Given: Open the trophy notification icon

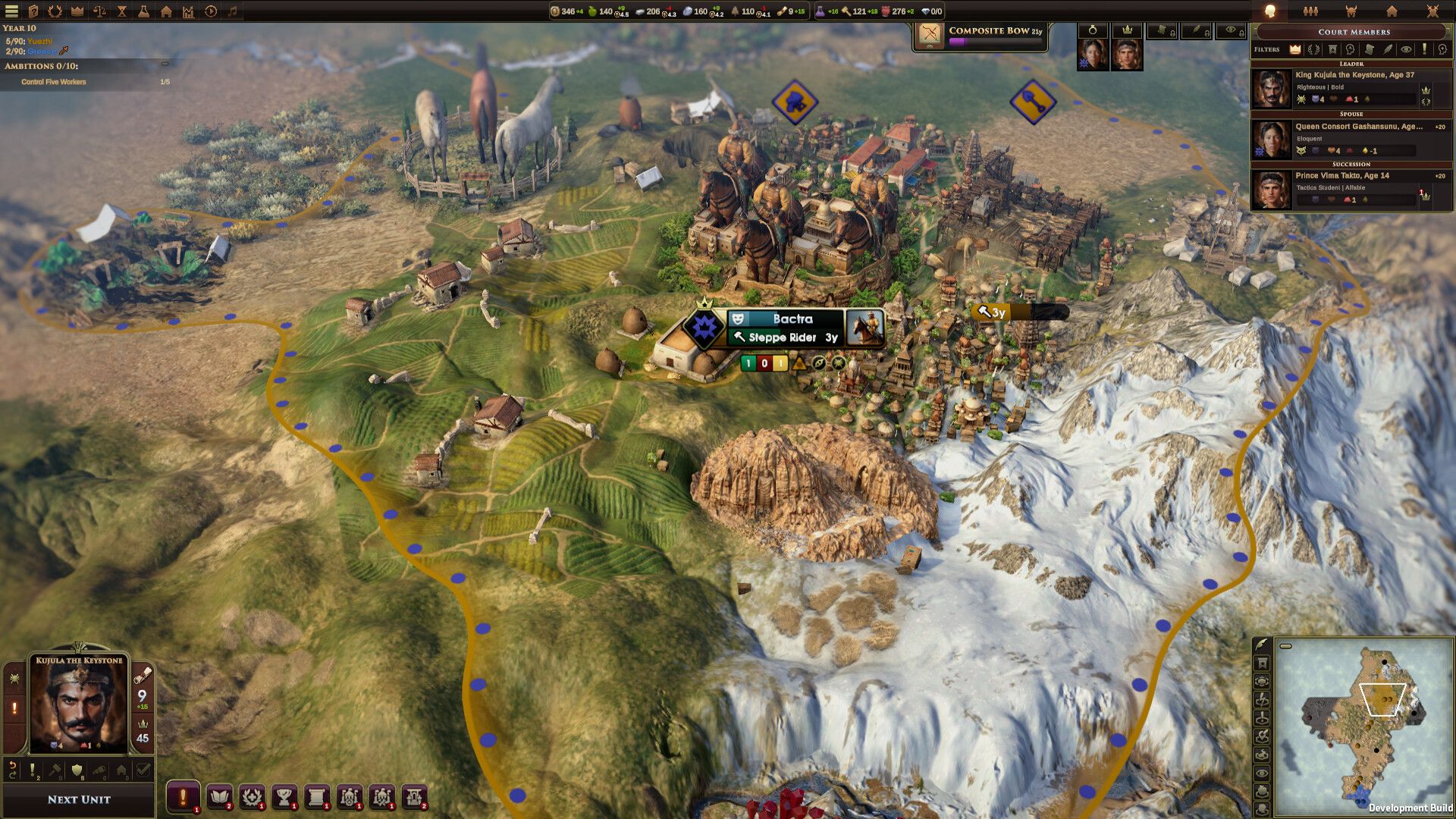Looking at the screenshot, I should [x=284, y=796].
